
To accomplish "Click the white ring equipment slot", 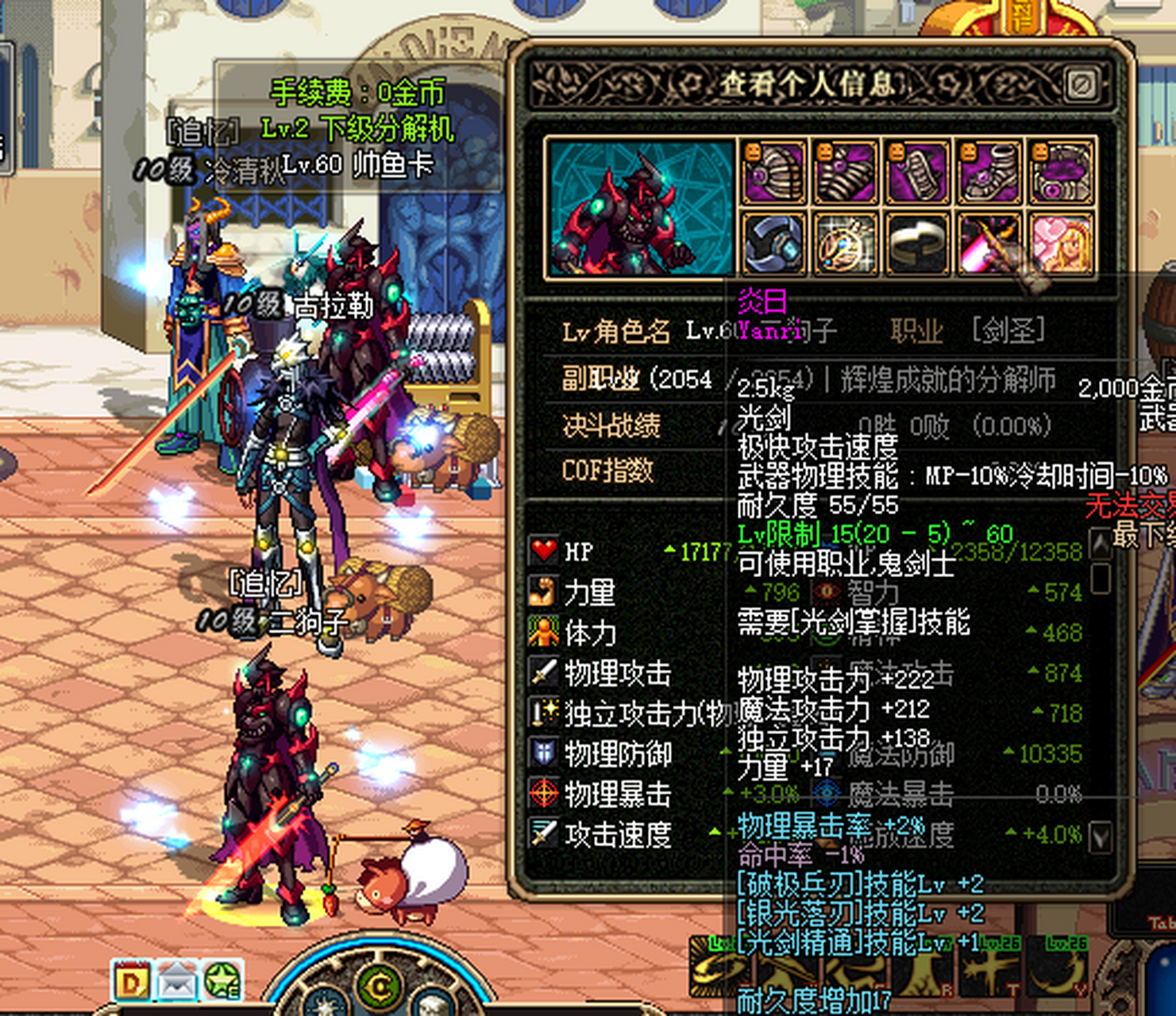I will click(x=917, y=245).
